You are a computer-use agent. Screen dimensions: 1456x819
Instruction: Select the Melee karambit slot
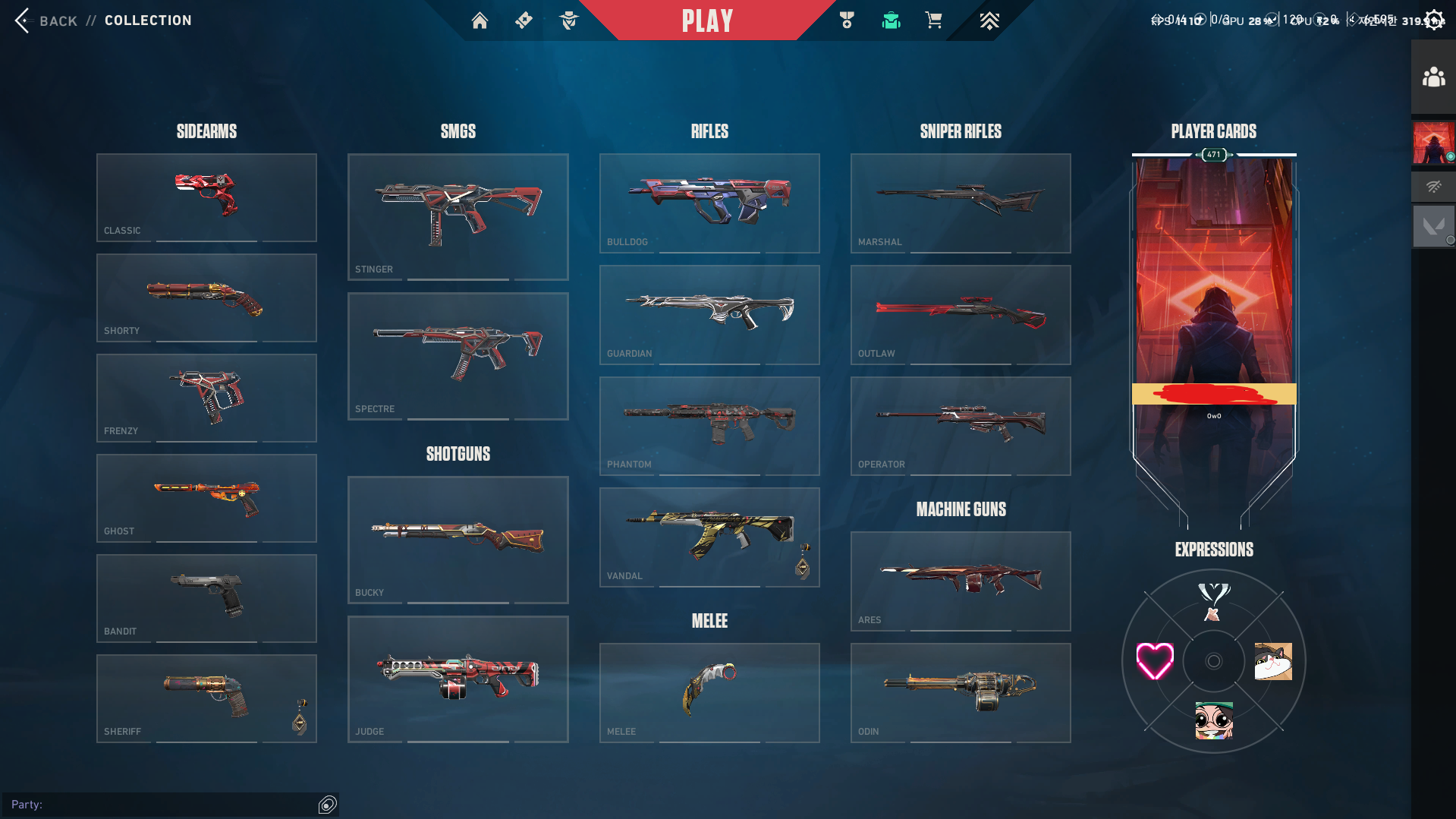(709, 692)
